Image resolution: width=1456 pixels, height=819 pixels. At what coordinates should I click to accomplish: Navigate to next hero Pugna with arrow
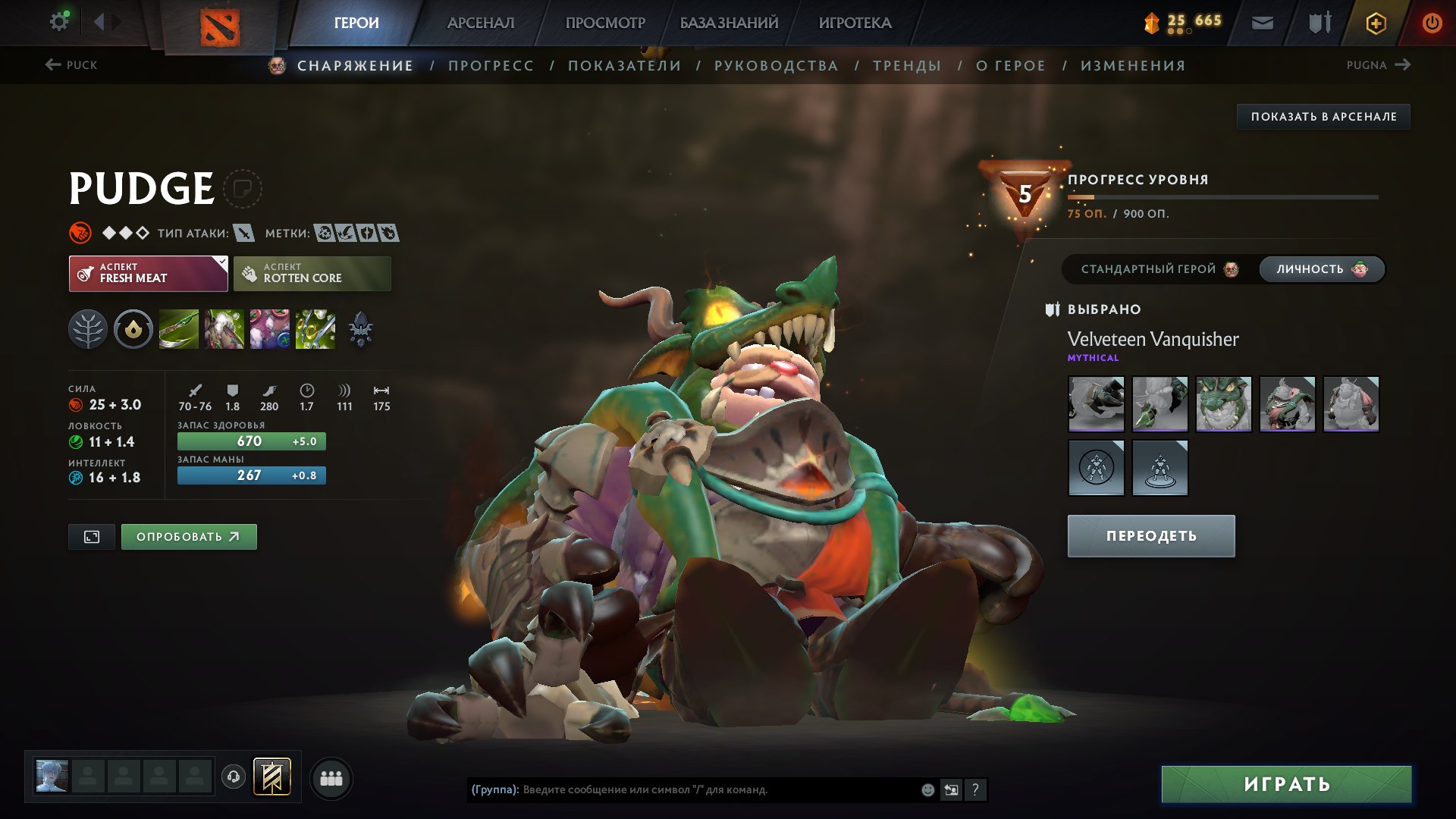click(1403, 65)
